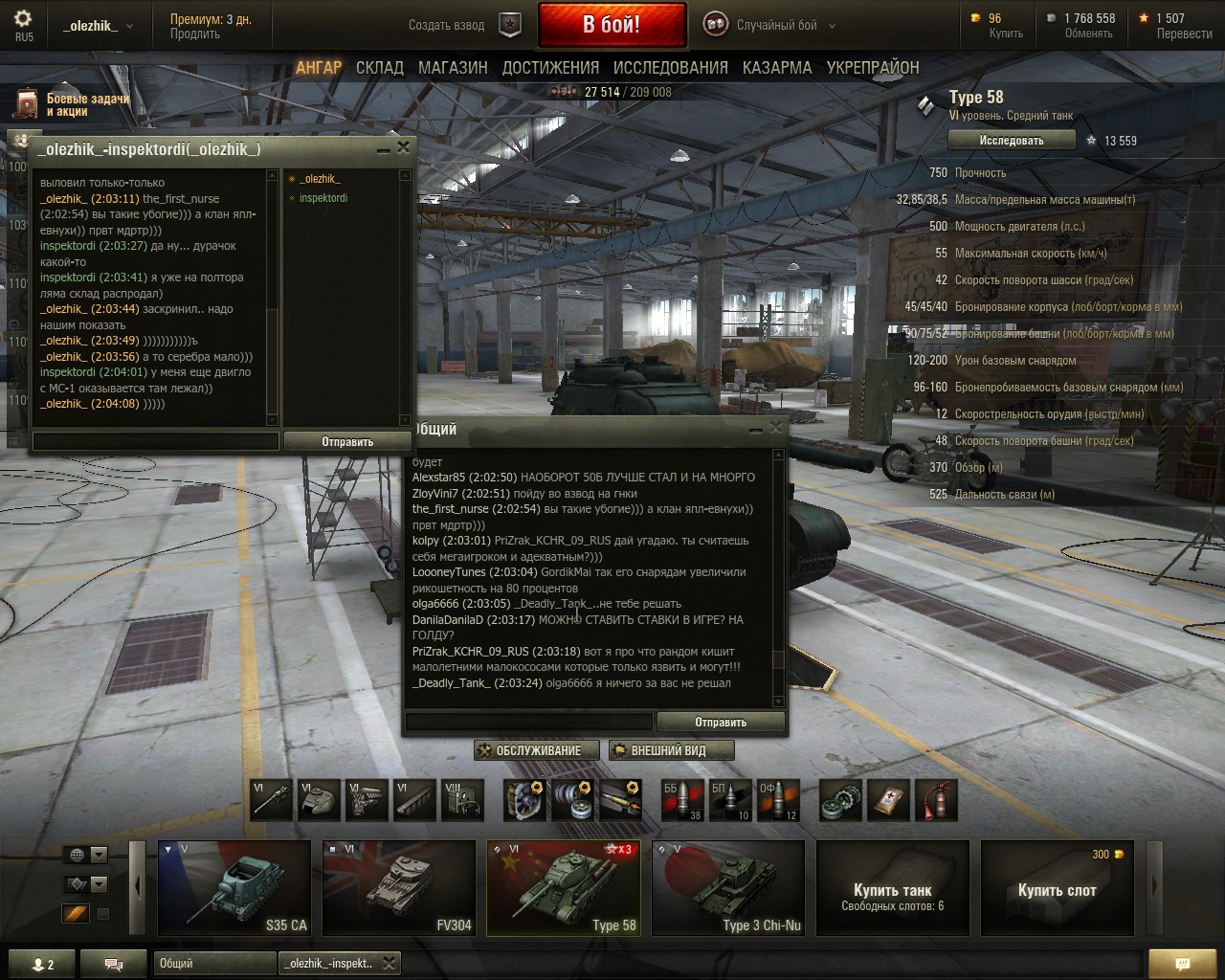The image size is (1225, 980).
Task: Open the ВНЕШНИЙ ВИД customization
Action: (x=670, y=750)
